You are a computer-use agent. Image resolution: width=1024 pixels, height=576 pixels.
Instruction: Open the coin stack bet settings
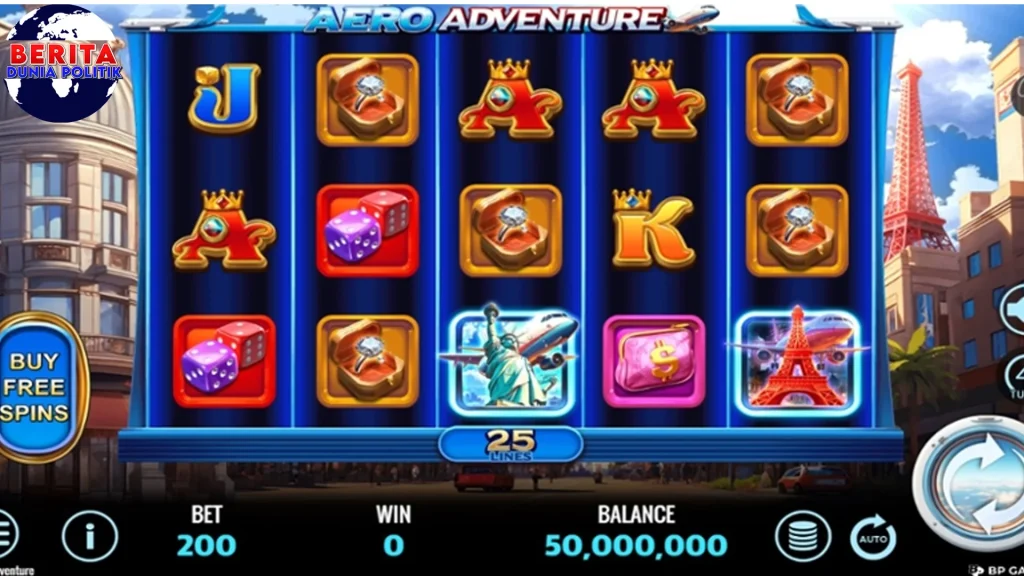(802, 537)
